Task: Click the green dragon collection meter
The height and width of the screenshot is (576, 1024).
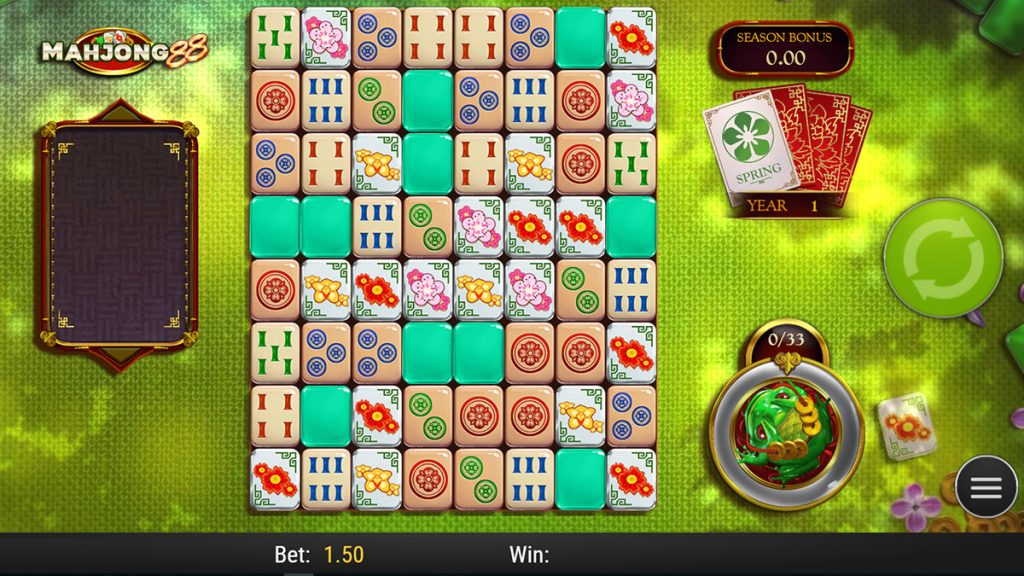Action: pos(784,425)
